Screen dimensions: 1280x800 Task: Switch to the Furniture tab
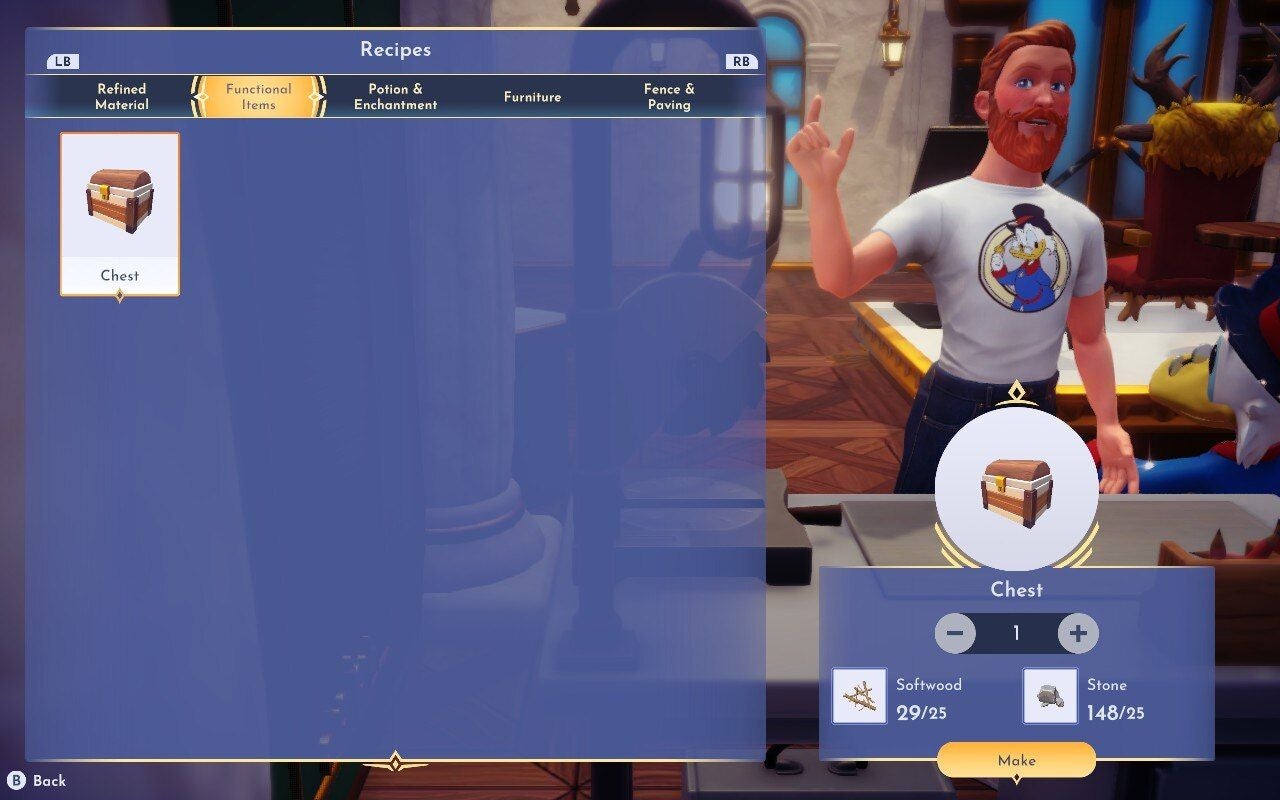click(532, 97)
